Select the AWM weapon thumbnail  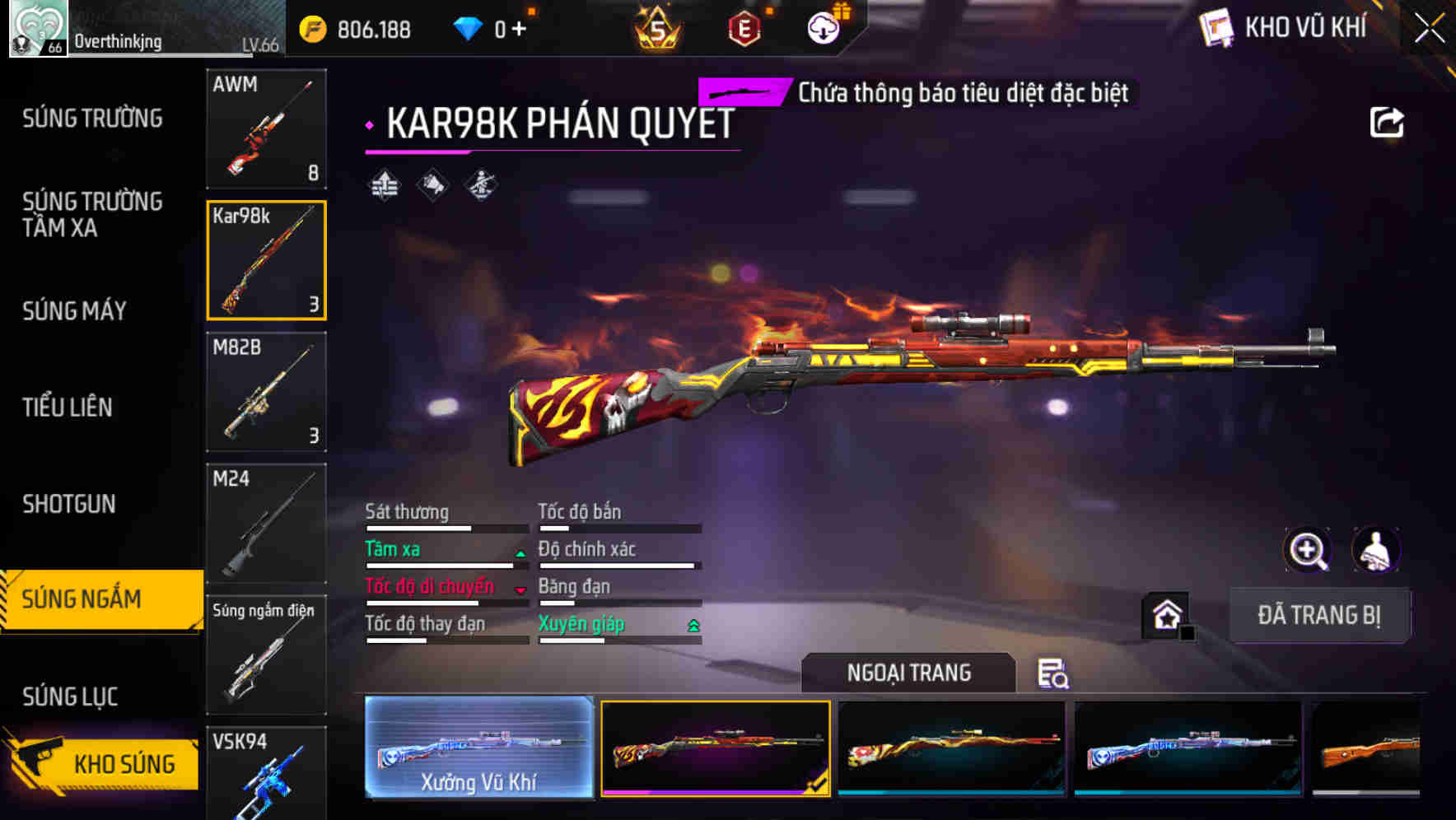pyautogui.click(x=267, y=130)
